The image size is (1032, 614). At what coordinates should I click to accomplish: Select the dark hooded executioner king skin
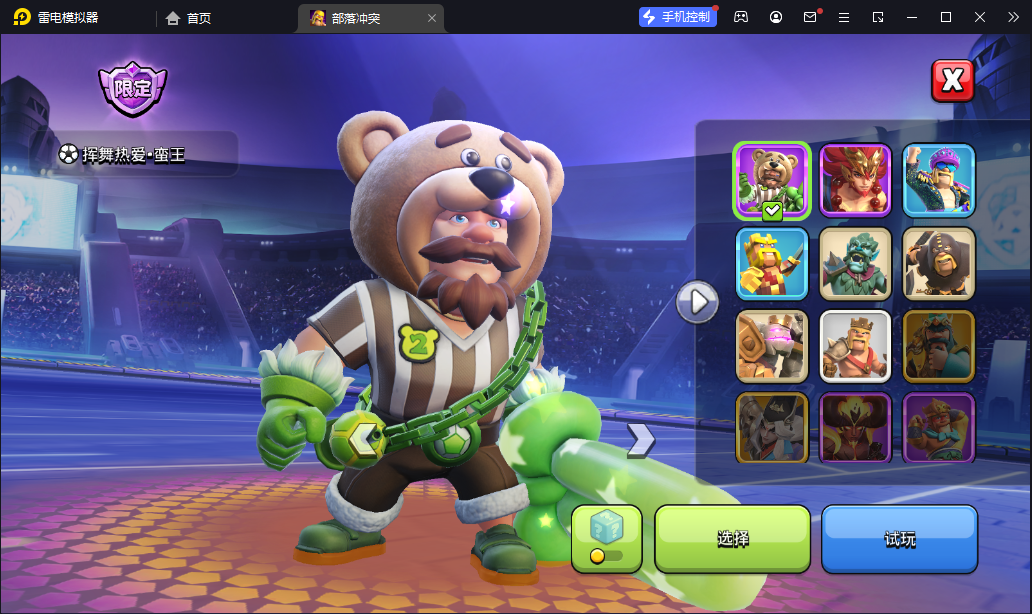(x=938, y=263)
